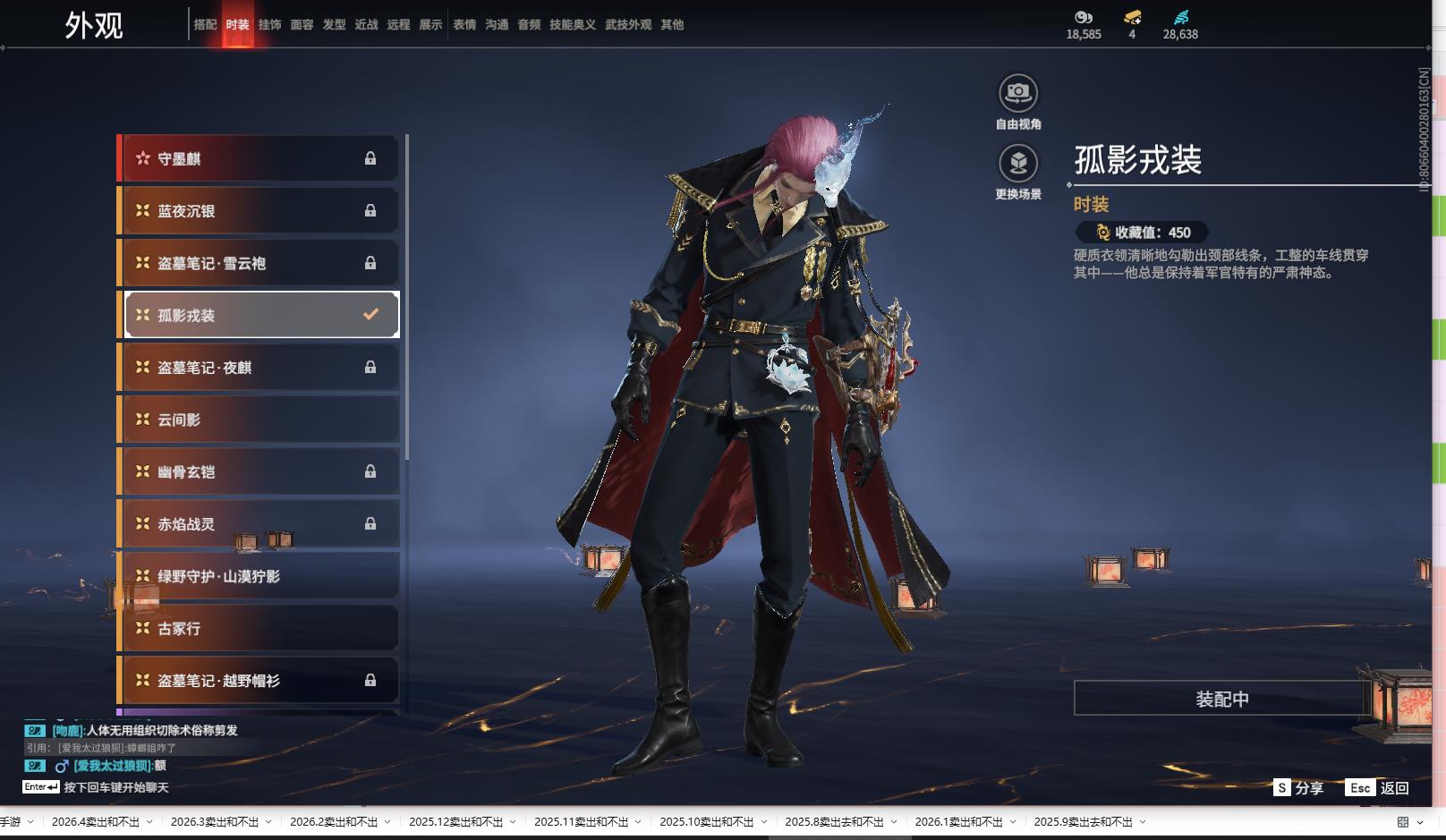Viewport: 1446px width, 840px height.
Task: Select the 面容 face tab
Action: coord(302,25)
